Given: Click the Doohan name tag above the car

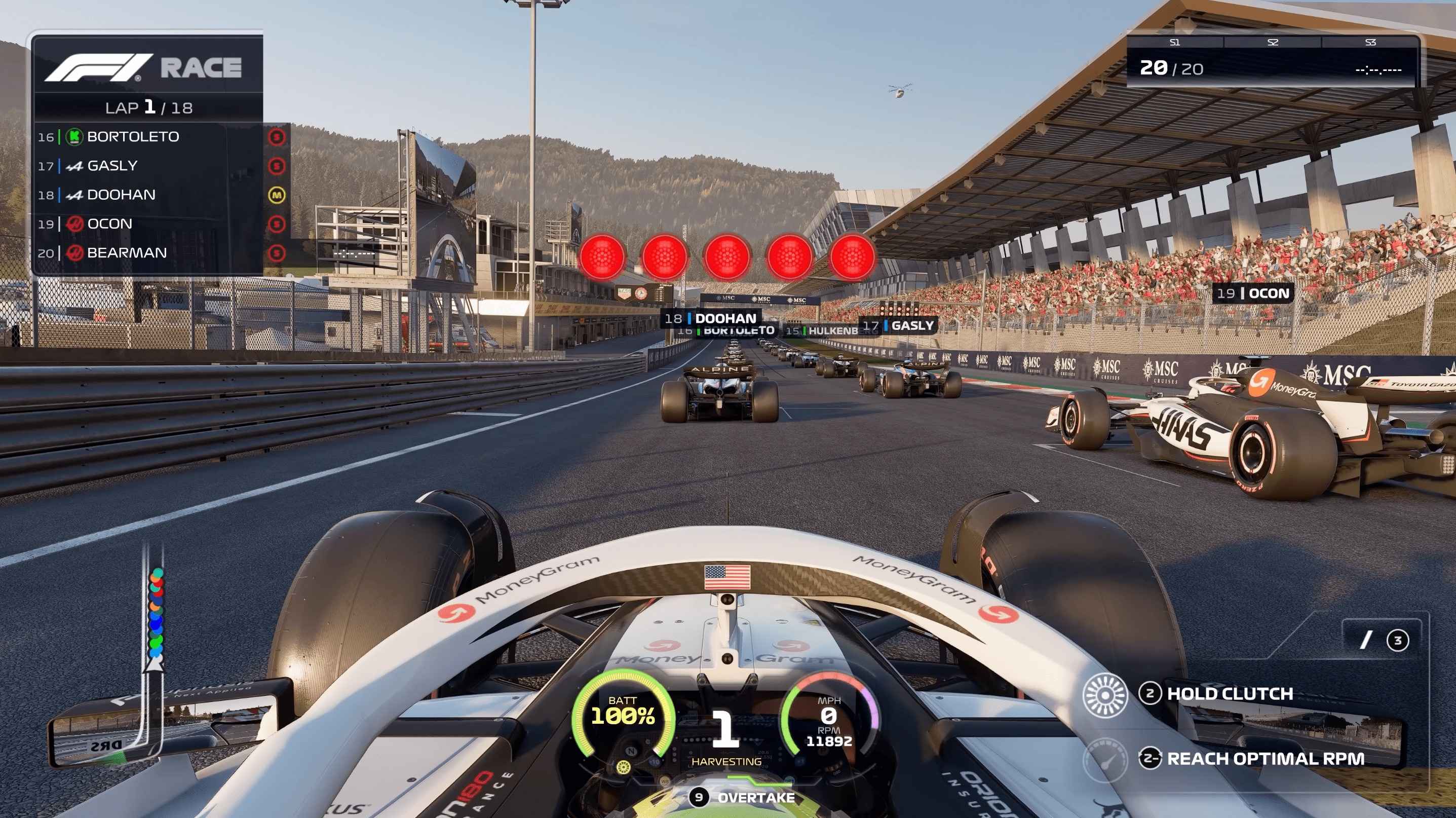Looking at the screenshot, I should tap(713, 318).
